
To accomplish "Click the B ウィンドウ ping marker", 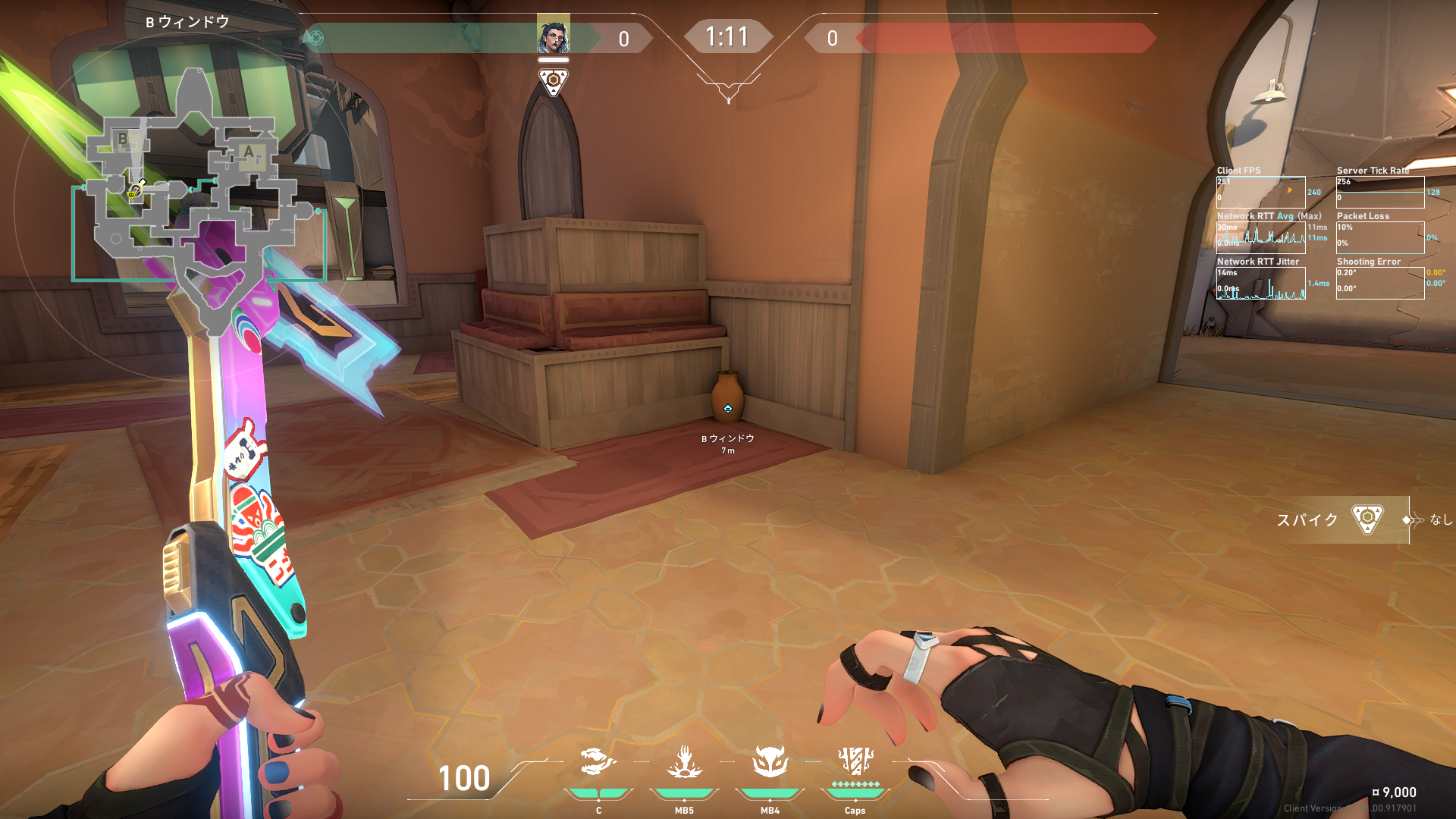I will coord(728,409).
